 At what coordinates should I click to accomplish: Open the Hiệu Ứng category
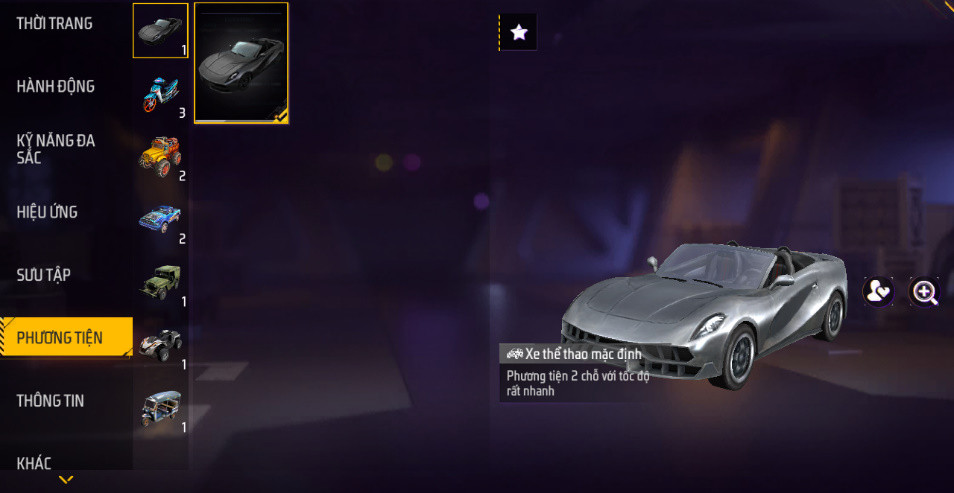coord(47,212)
